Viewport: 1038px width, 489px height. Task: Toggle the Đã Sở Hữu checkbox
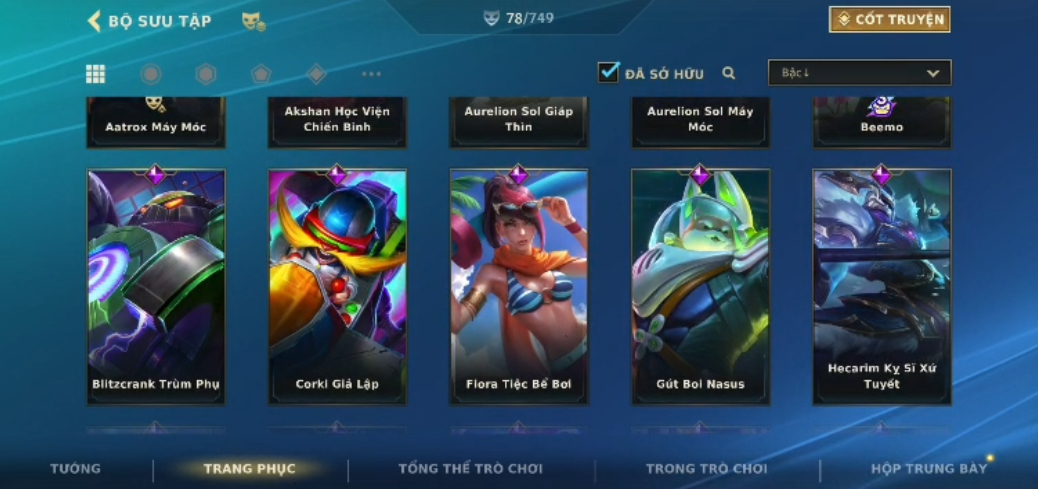point(608,72)
